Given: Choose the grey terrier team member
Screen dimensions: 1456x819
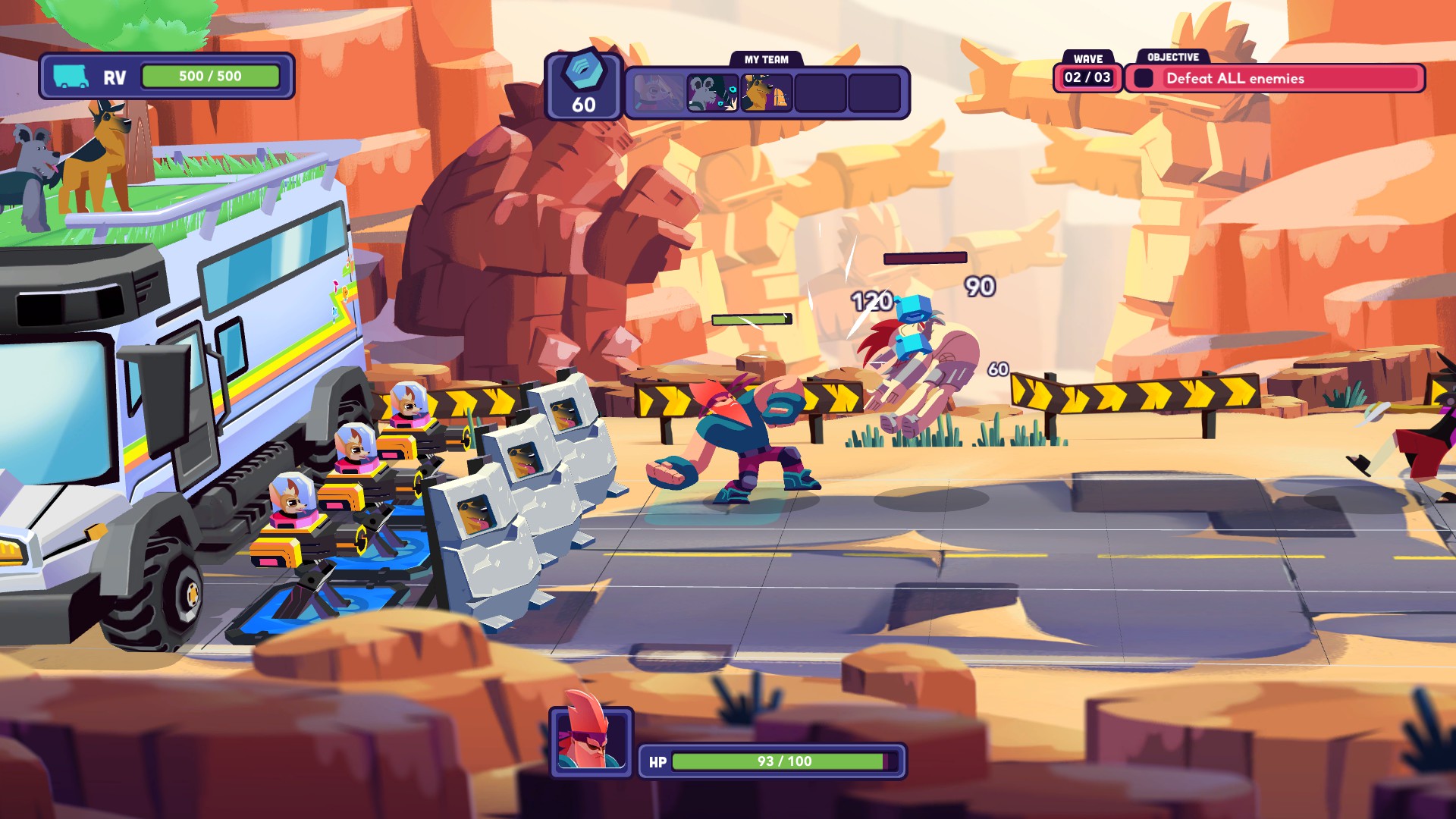Looking at the screenshot, I should click(x=712, y=93).
